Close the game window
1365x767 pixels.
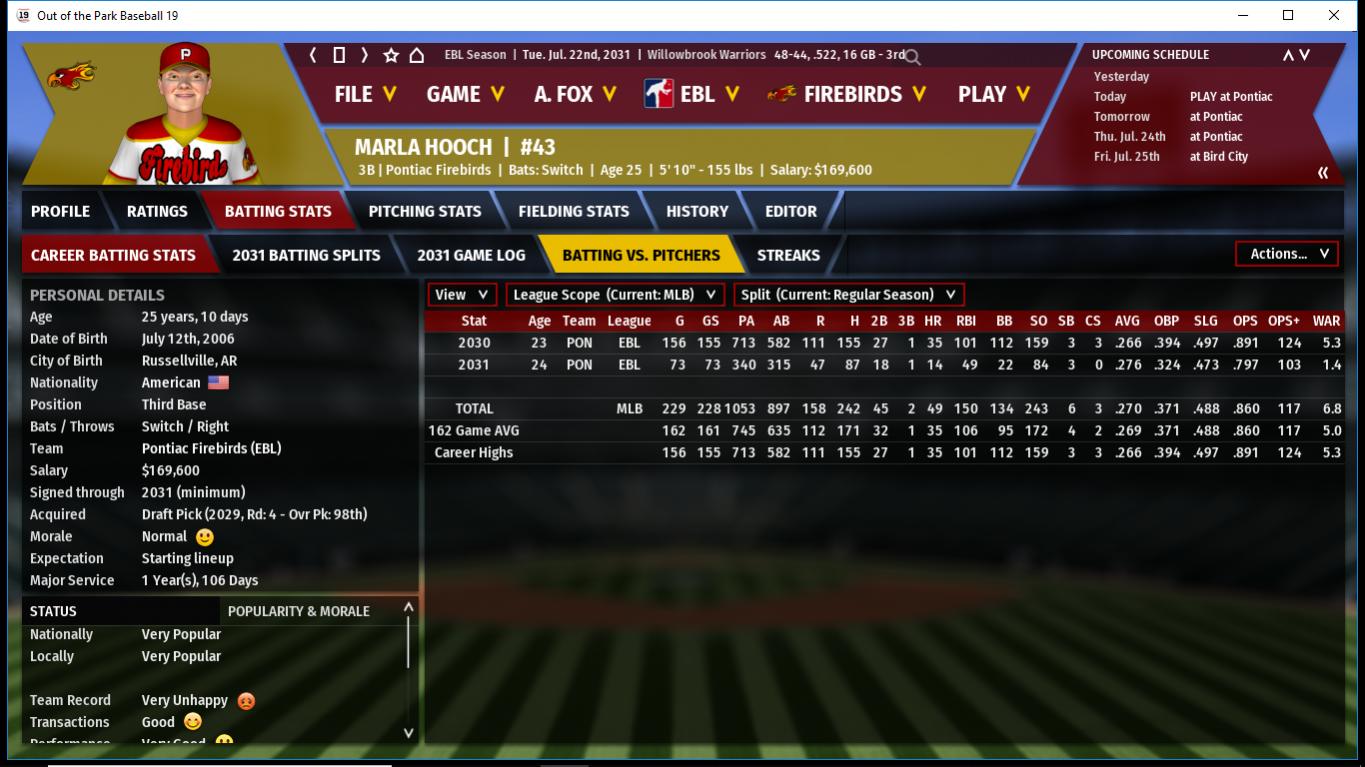[1334, 15]
